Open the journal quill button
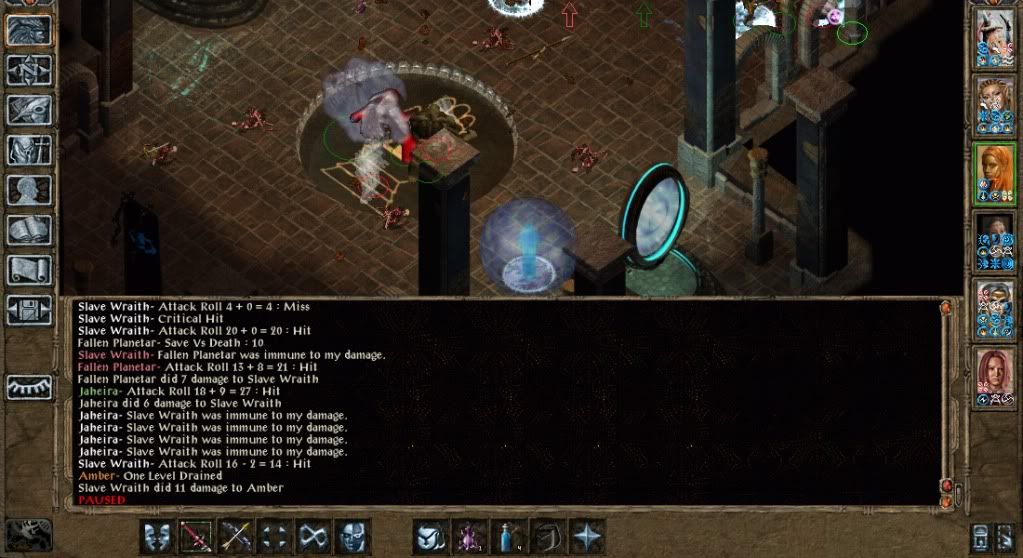Screen dimensions: 1023x558 29,110
